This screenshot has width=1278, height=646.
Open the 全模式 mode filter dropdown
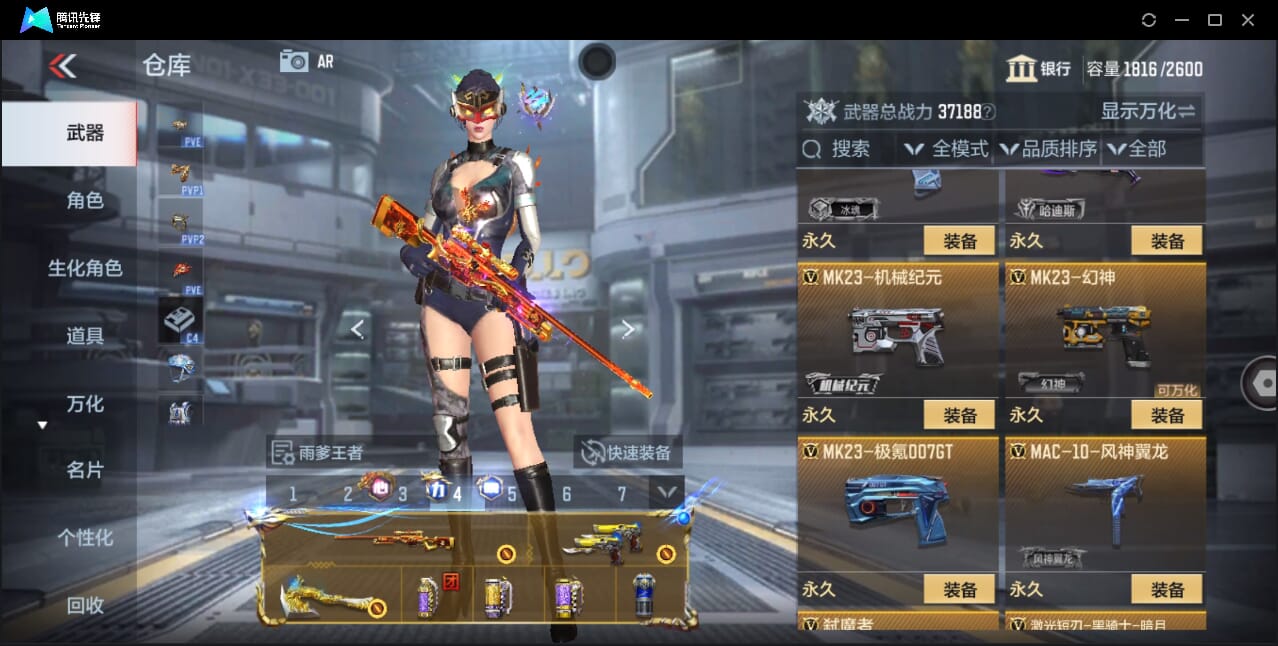(946, 149)
